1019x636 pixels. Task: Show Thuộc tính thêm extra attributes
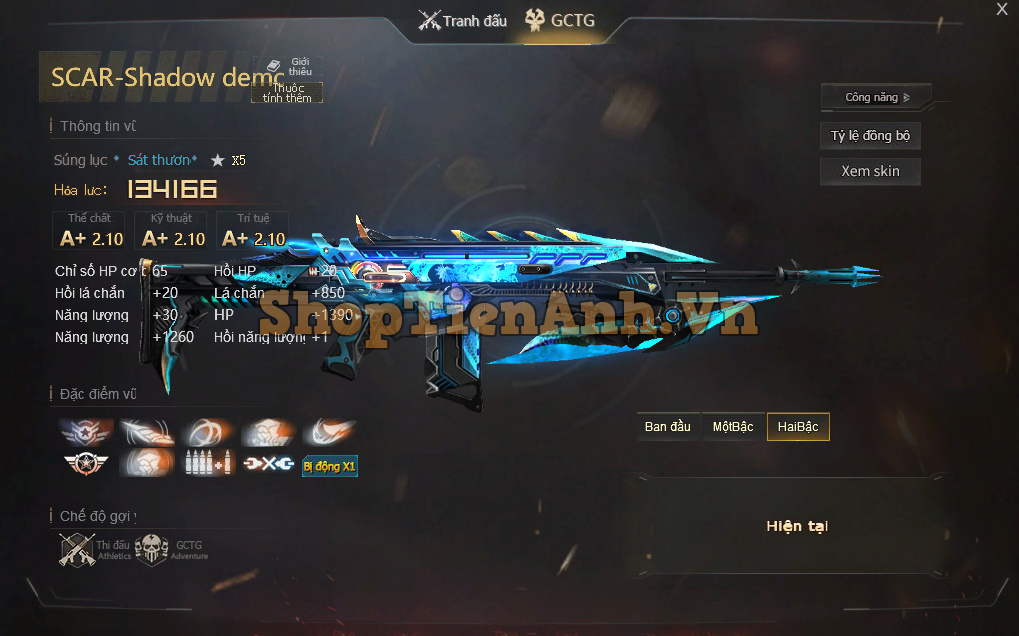(287, 93)
